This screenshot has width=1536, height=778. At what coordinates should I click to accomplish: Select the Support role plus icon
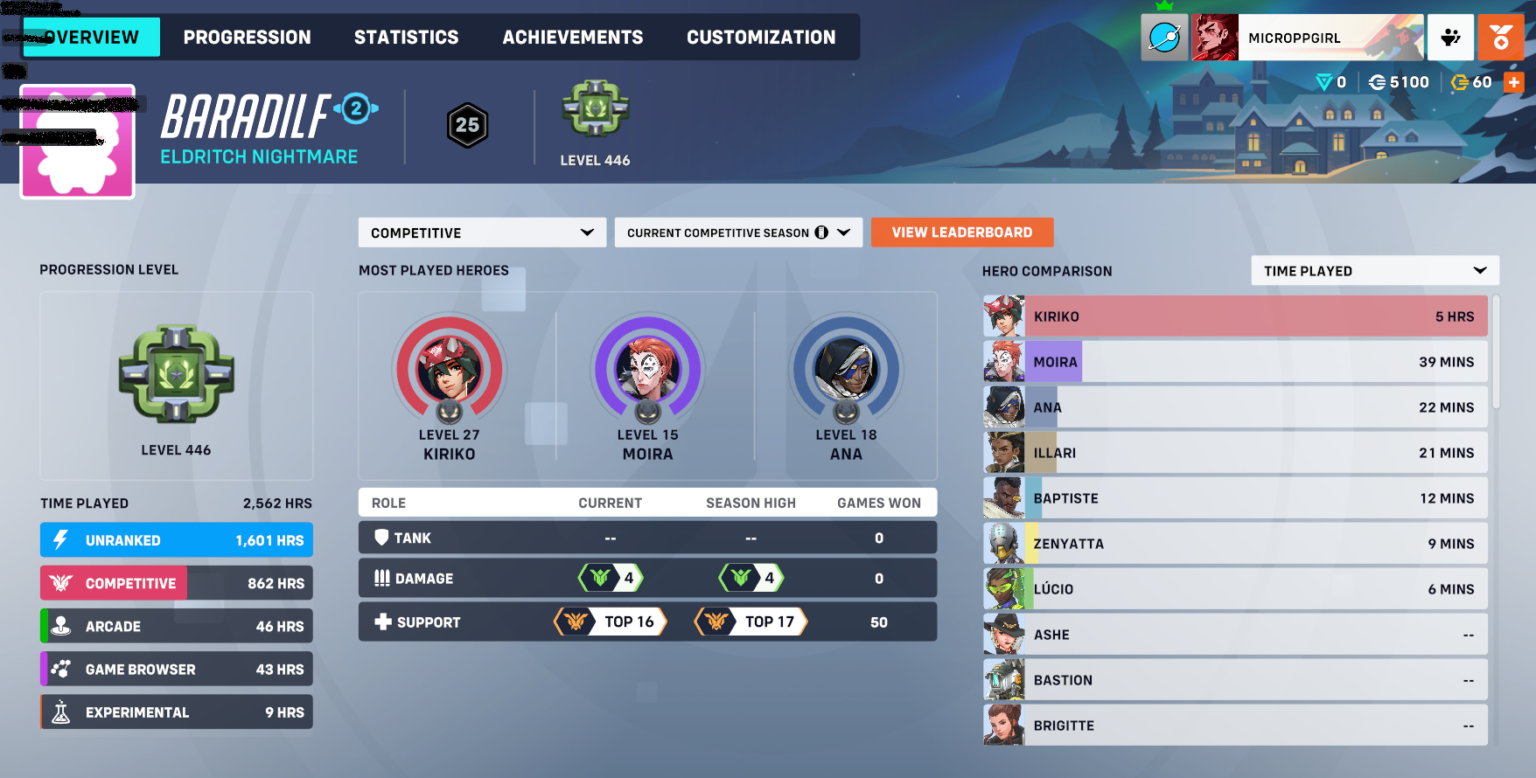coord(384,621)
